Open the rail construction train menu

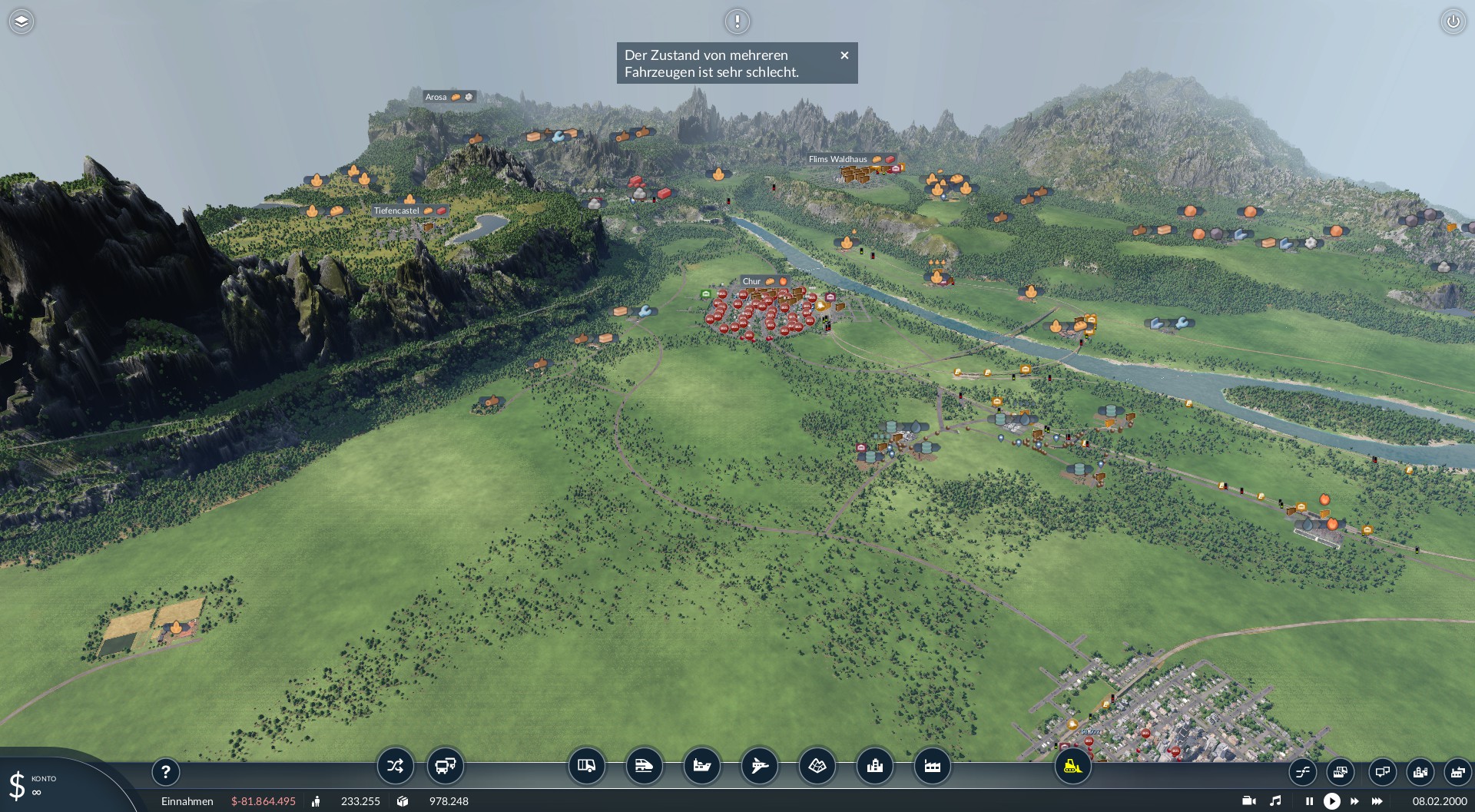pyautogui.click(x=644, y=766)
